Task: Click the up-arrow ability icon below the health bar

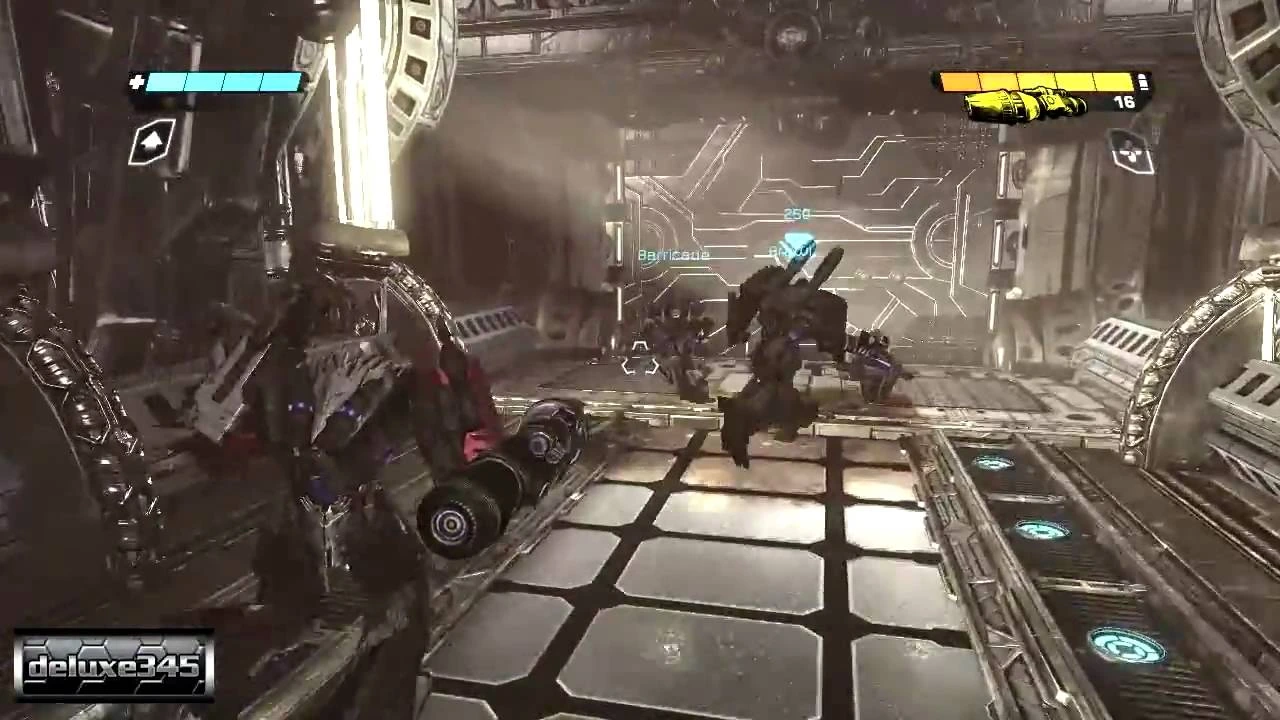Action: (150, 142)
